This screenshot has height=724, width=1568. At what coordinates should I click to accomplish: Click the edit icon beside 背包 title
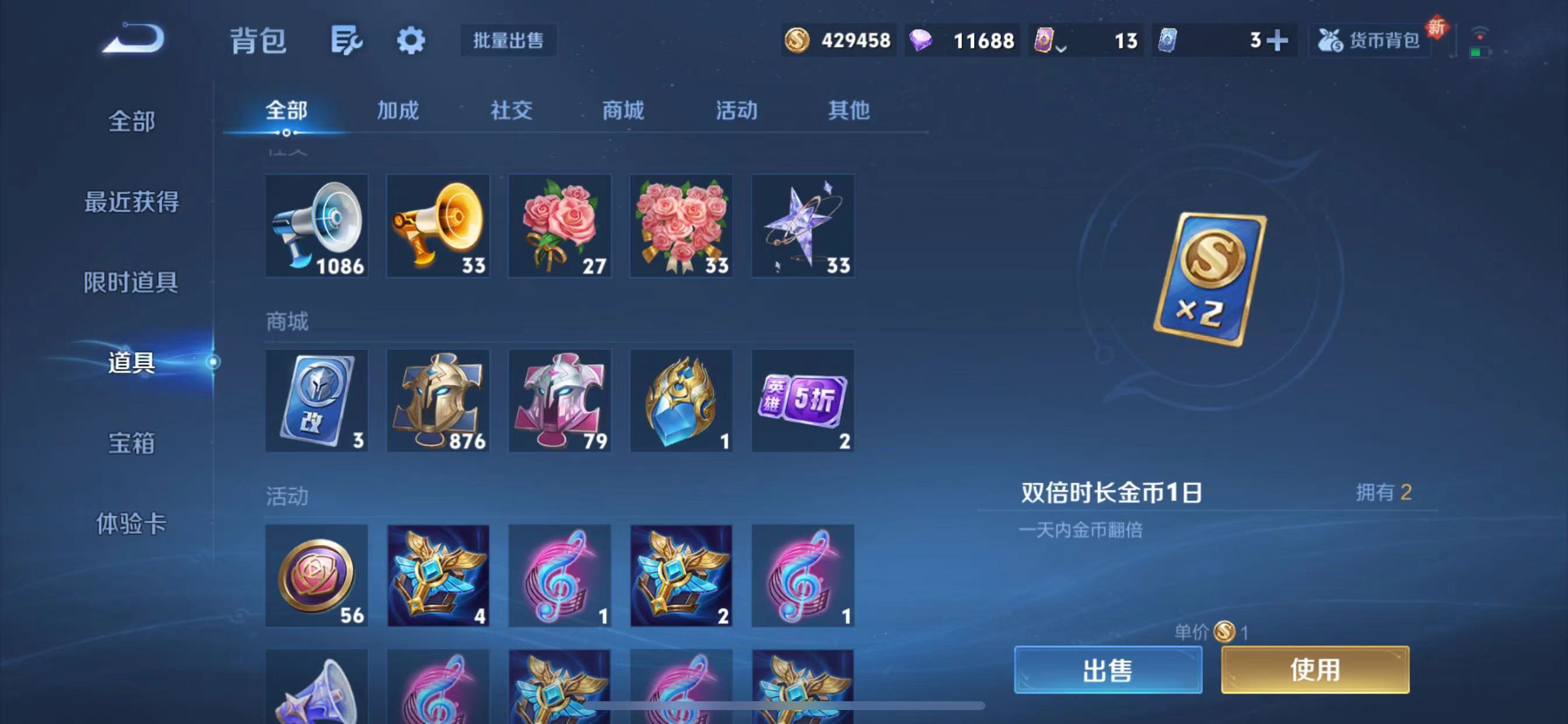pyautogui.click(x=347, y=41)
